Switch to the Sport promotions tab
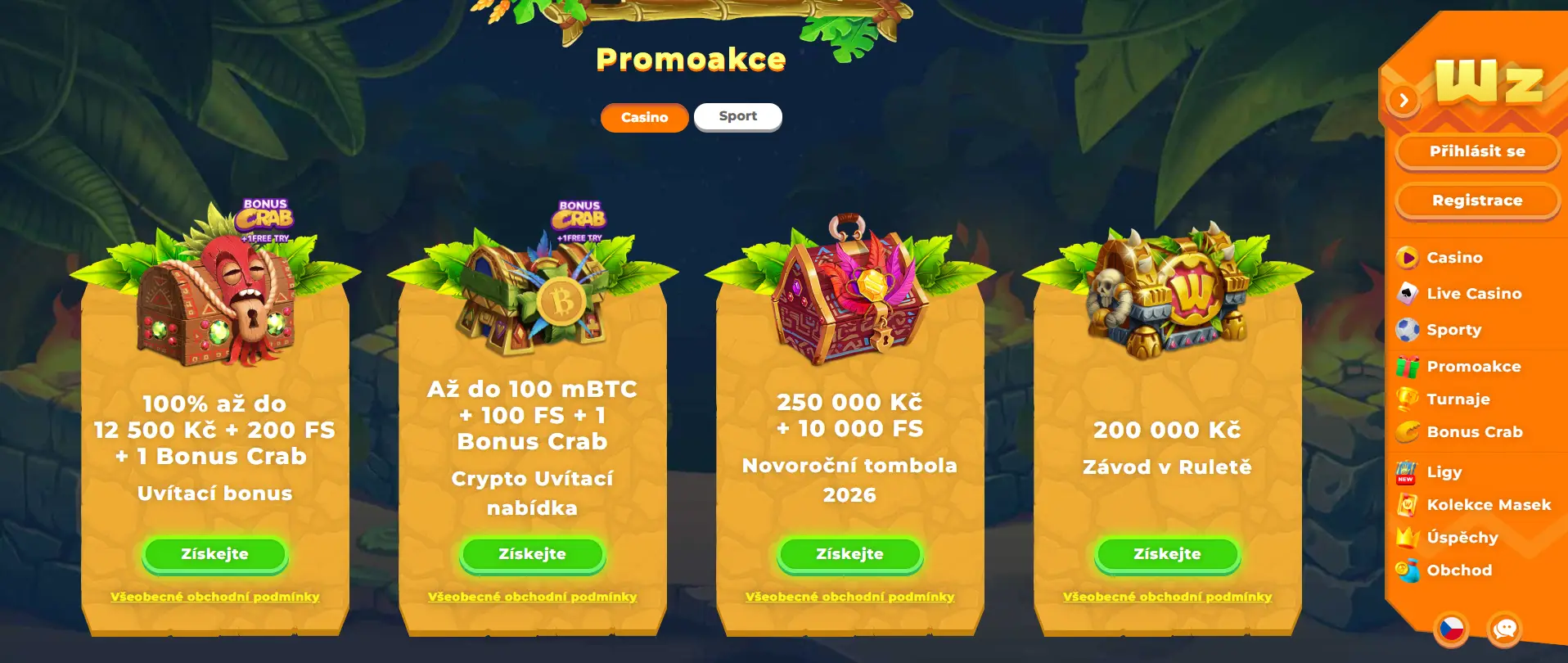1568x663 pixels. pos(737,116)
